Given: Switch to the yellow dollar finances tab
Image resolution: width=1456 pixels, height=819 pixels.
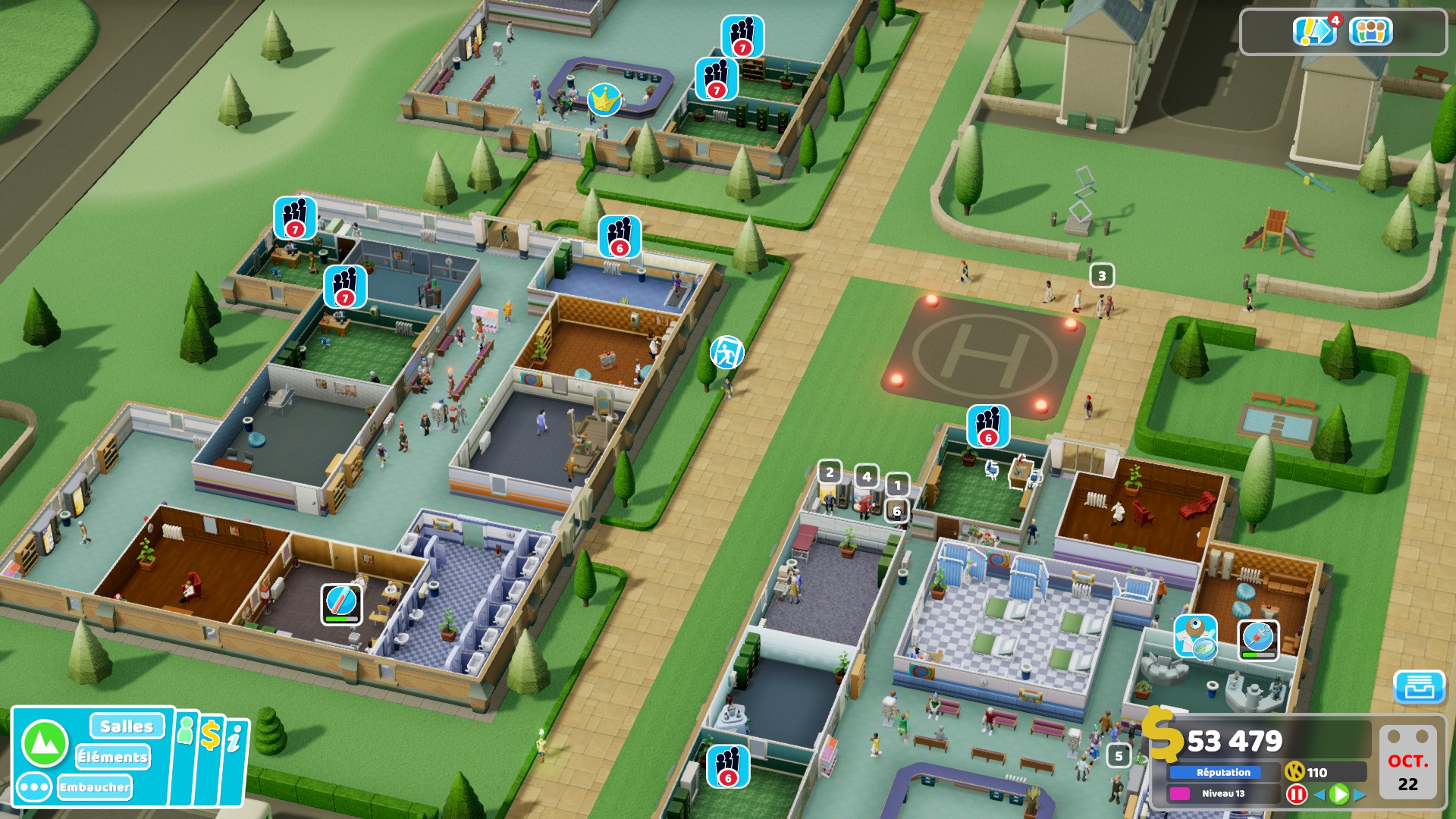Looking at the screenshot, I should [x=211, y=736].
